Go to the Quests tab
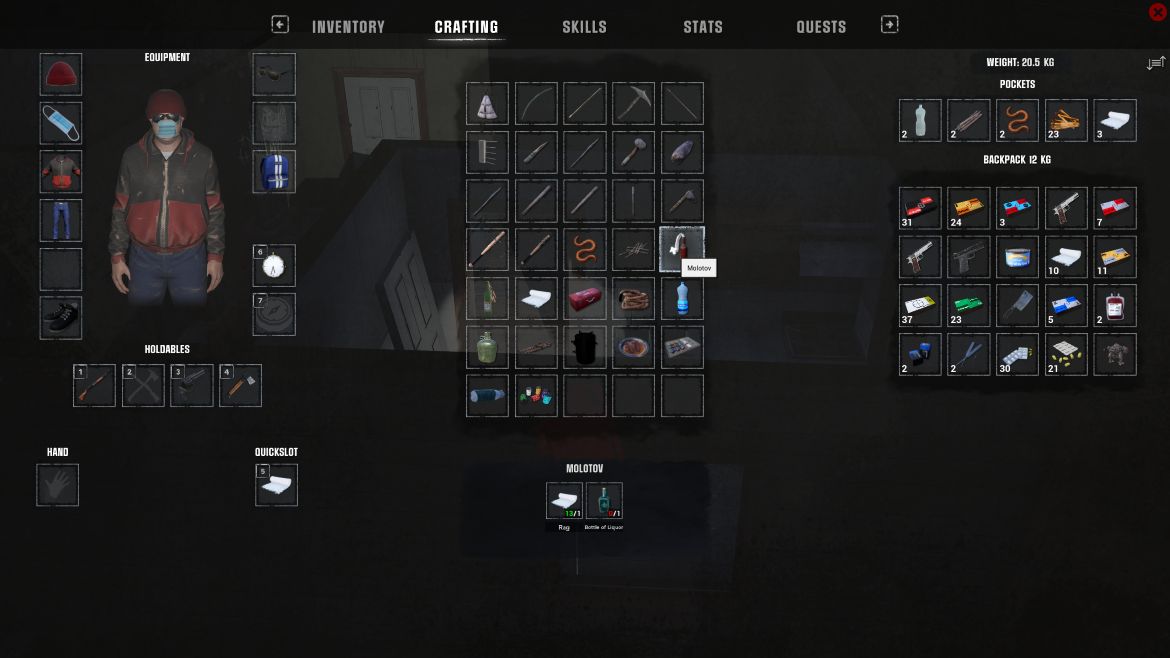The width and height of the screenshot is (1170, 658). (x=821, y=27)
